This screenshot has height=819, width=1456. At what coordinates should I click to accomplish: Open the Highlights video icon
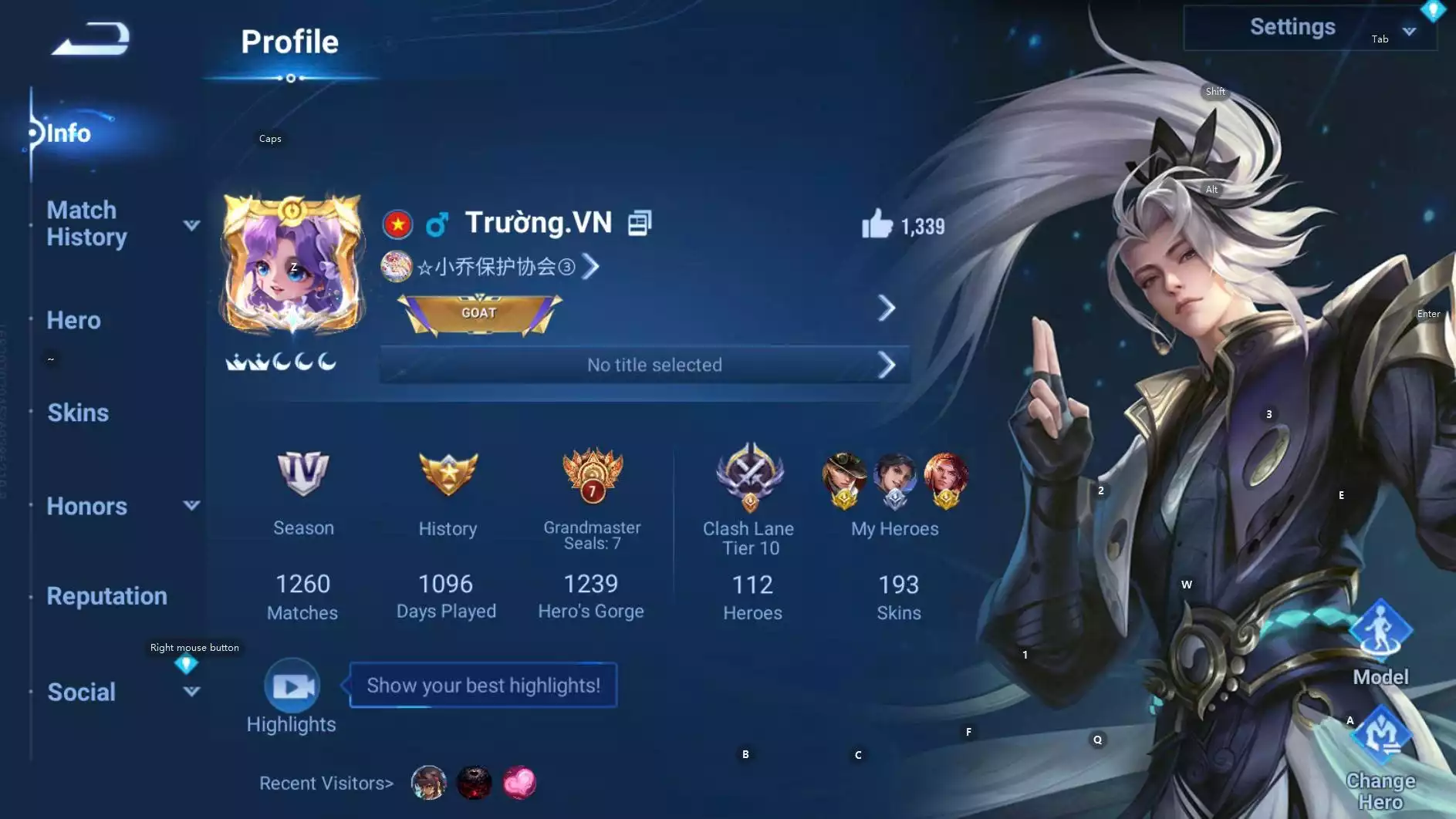tap(291, 685)
